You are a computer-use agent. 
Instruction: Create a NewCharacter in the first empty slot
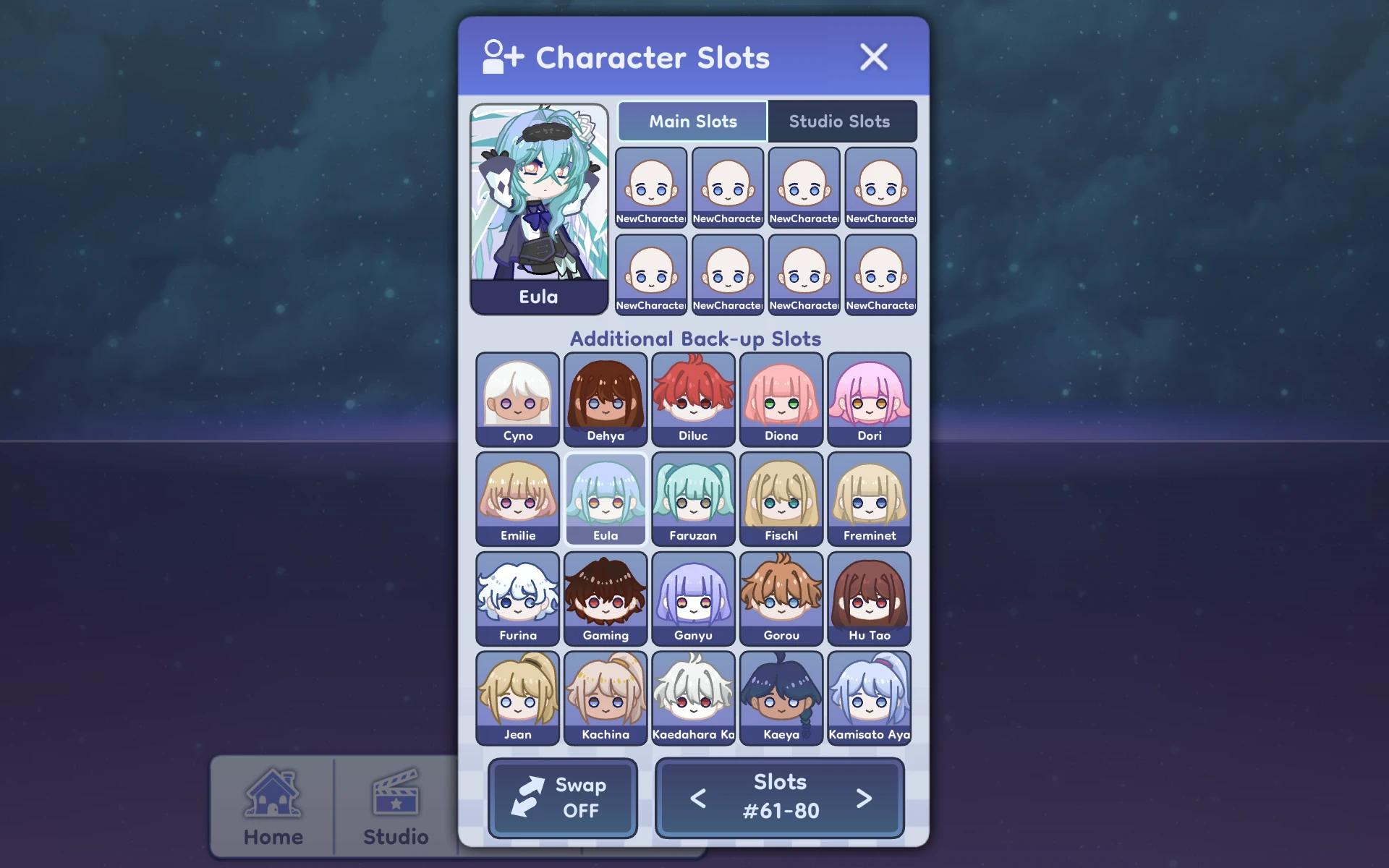point(650,187)
